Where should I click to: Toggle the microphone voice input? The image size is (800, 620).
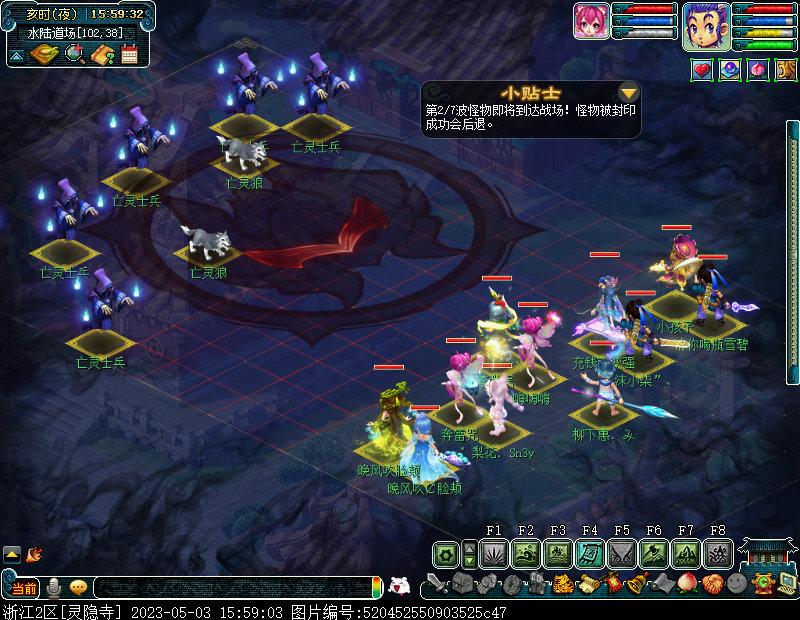coord(54,587)
